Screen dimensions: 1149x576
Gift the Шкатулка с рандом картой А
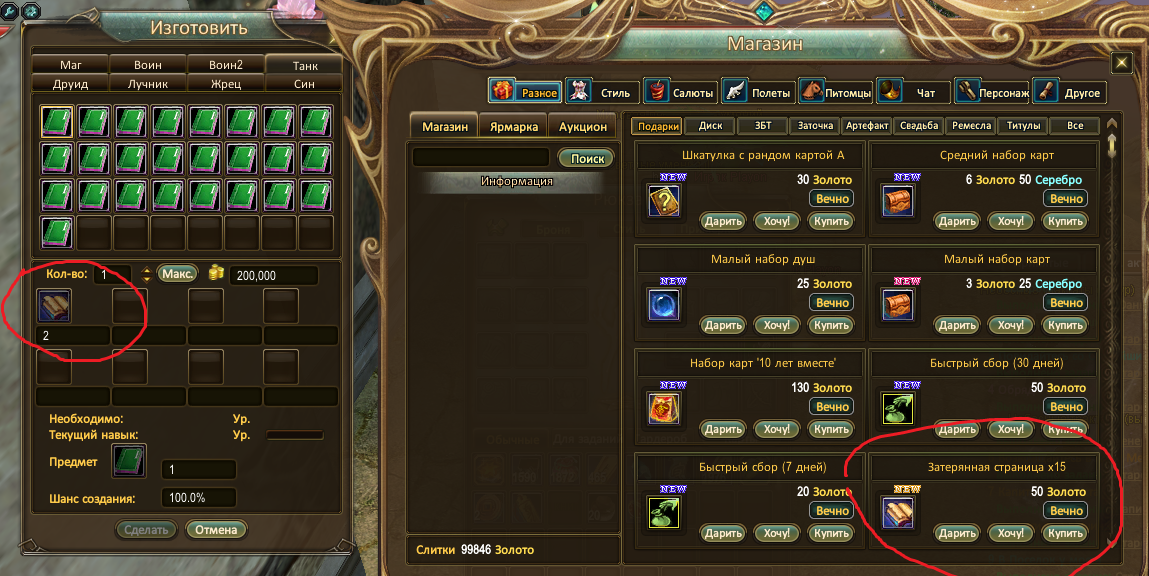(x=722, y=221)
